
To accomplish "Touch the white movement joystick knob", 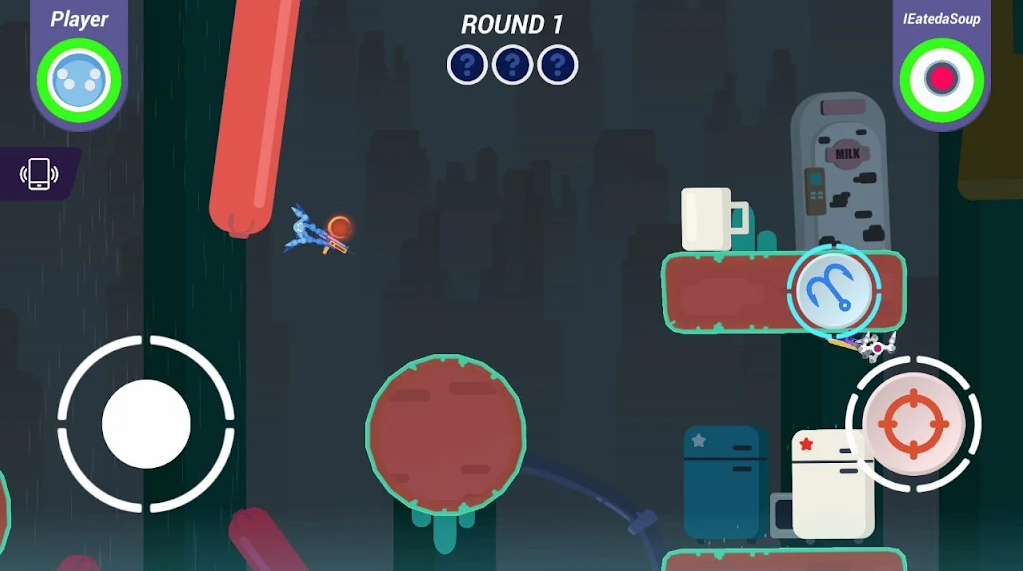I will coord(146,424).
